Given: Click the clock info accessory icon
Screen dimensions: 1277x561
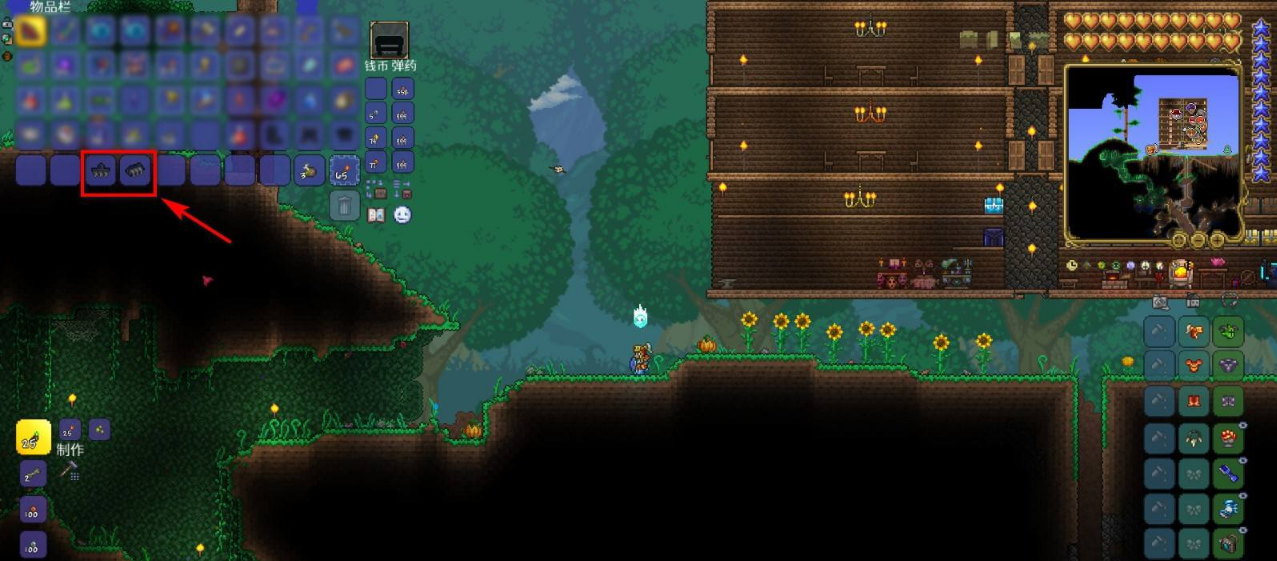Looking at the screenshot, I should (x=1072, y=266).
